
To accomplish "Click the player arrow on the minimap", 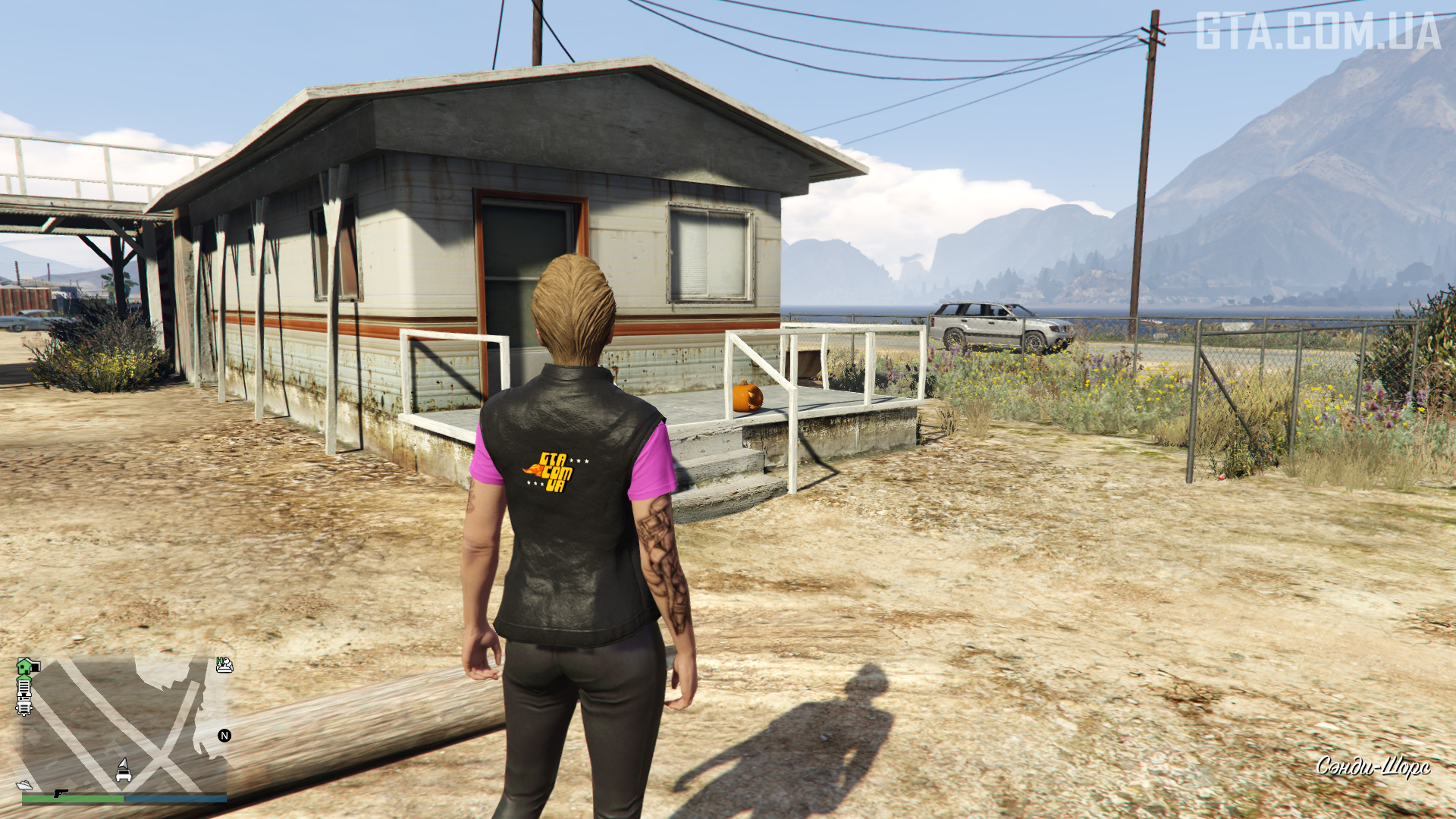I will coord(123,762).
